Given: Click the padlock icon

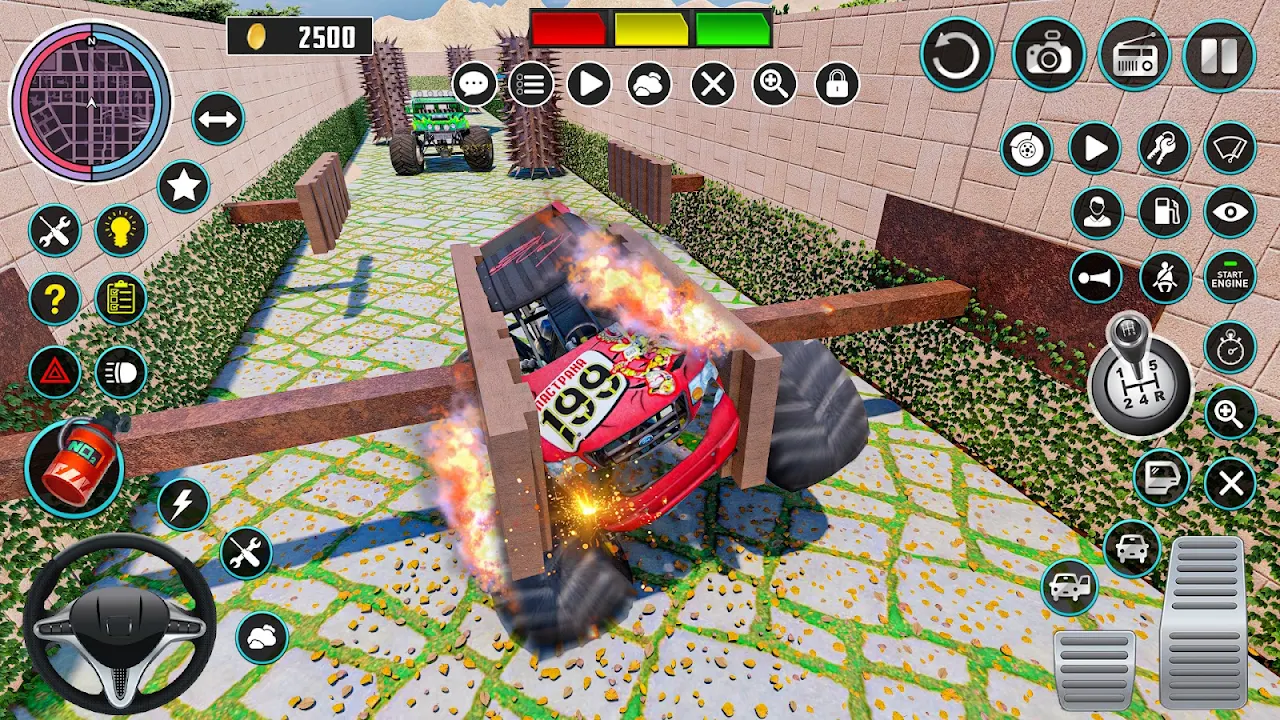Looking at the screenshot, I should coord(837,84).
